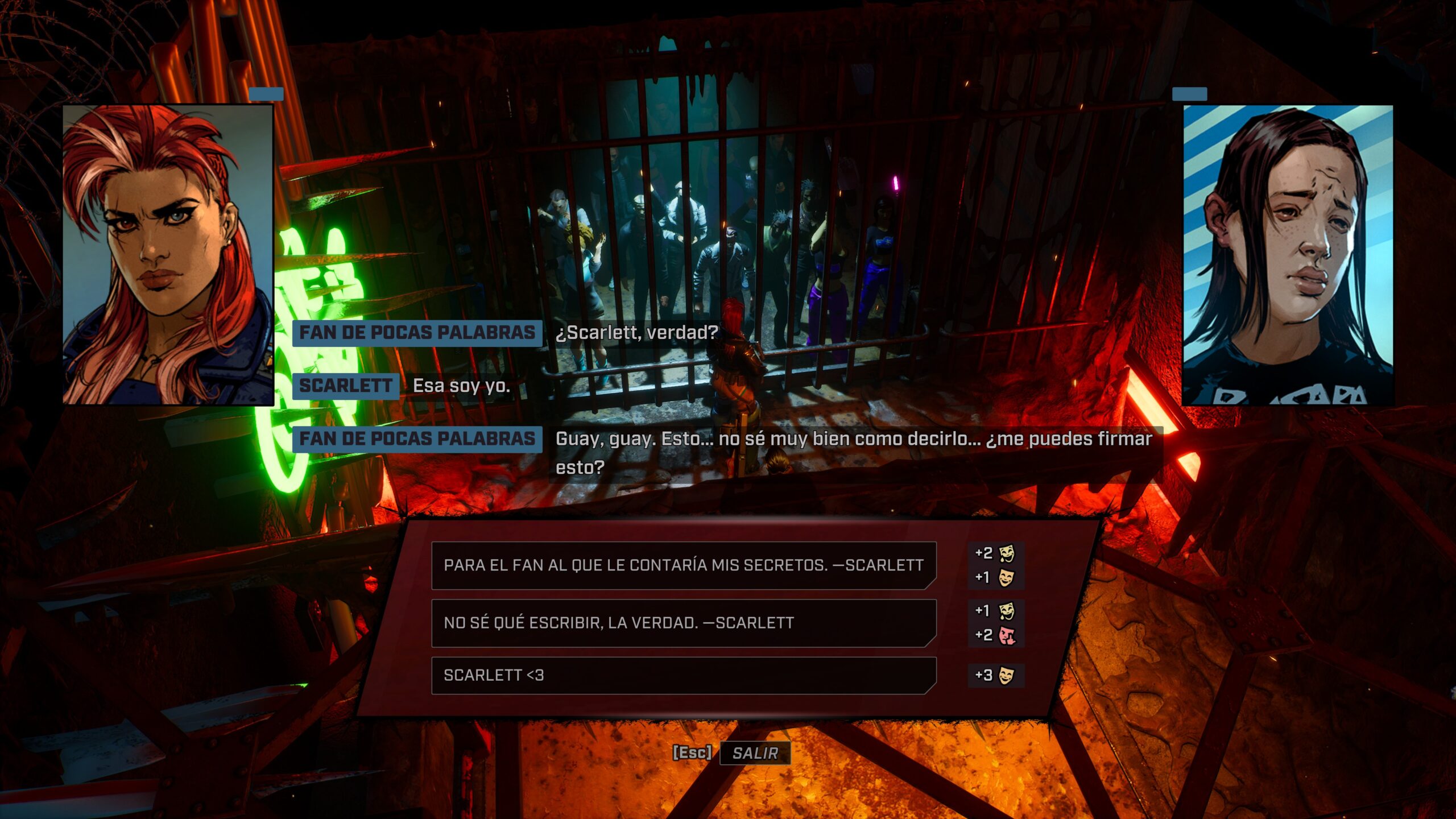
Task: Select the "No sé qué escribir" reply
Action: point(683,623)
